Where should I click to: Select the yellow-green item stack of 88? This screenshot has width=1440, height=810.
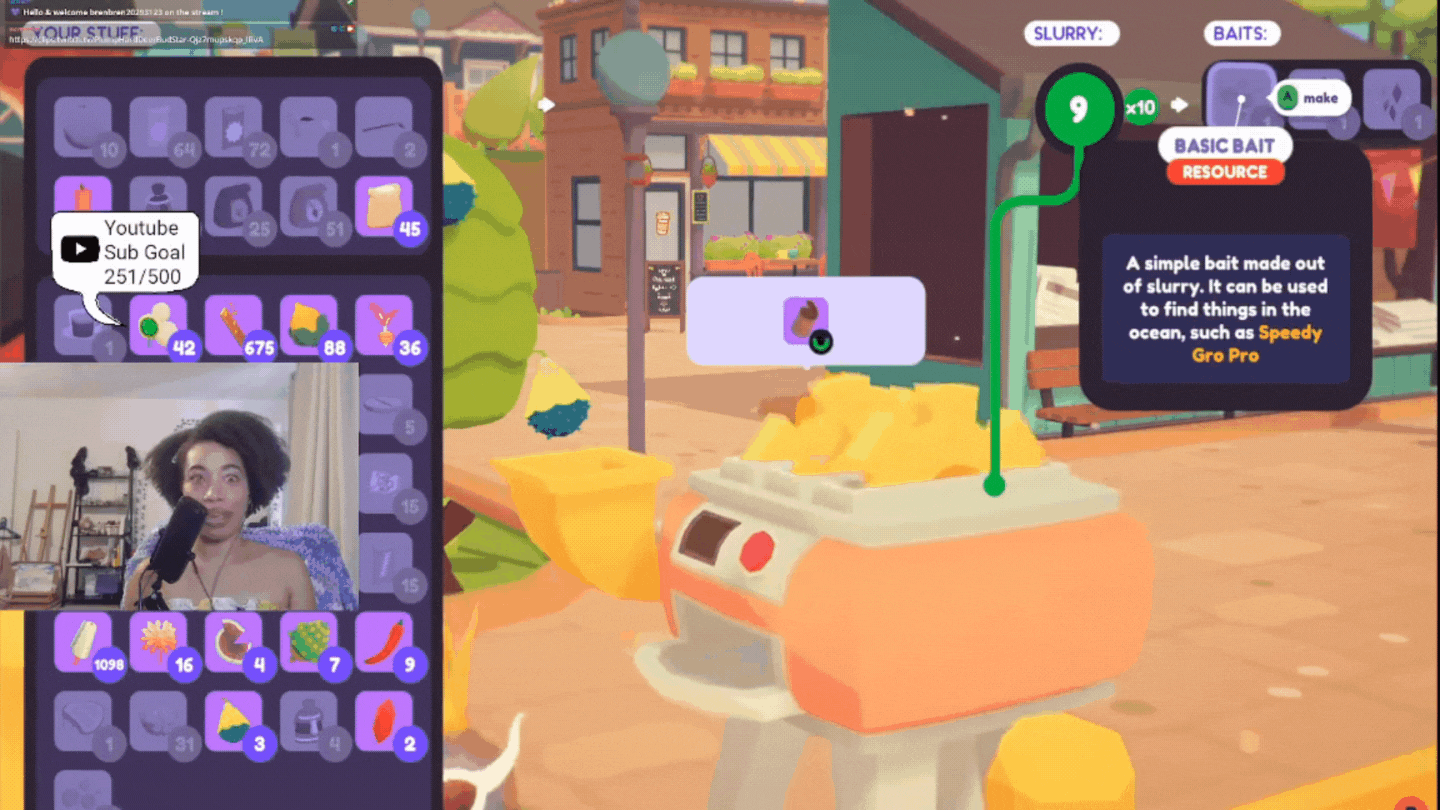(309, 325)
